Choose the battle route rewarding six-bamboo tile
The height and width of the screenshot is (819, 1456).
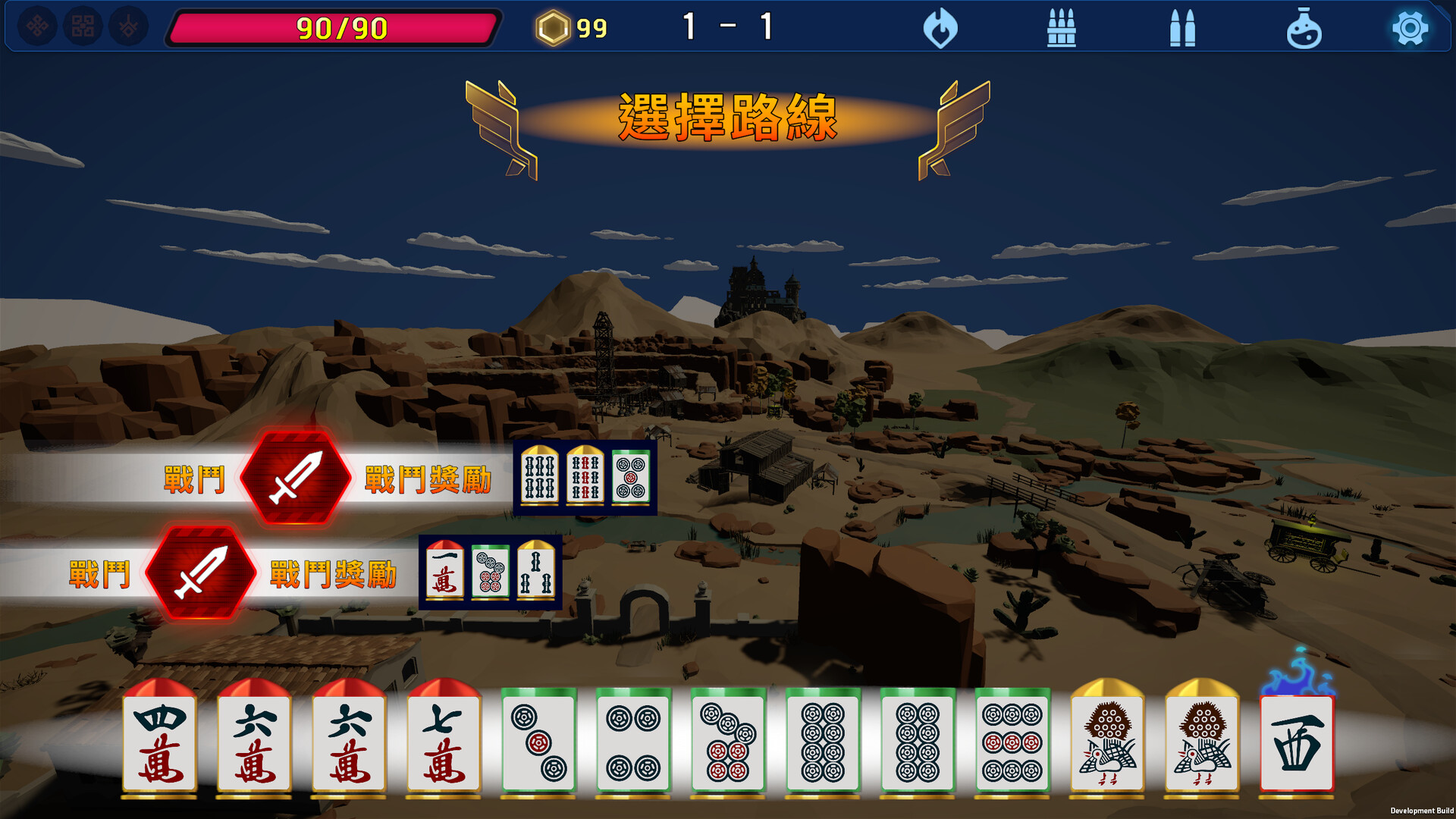(295, 478)
